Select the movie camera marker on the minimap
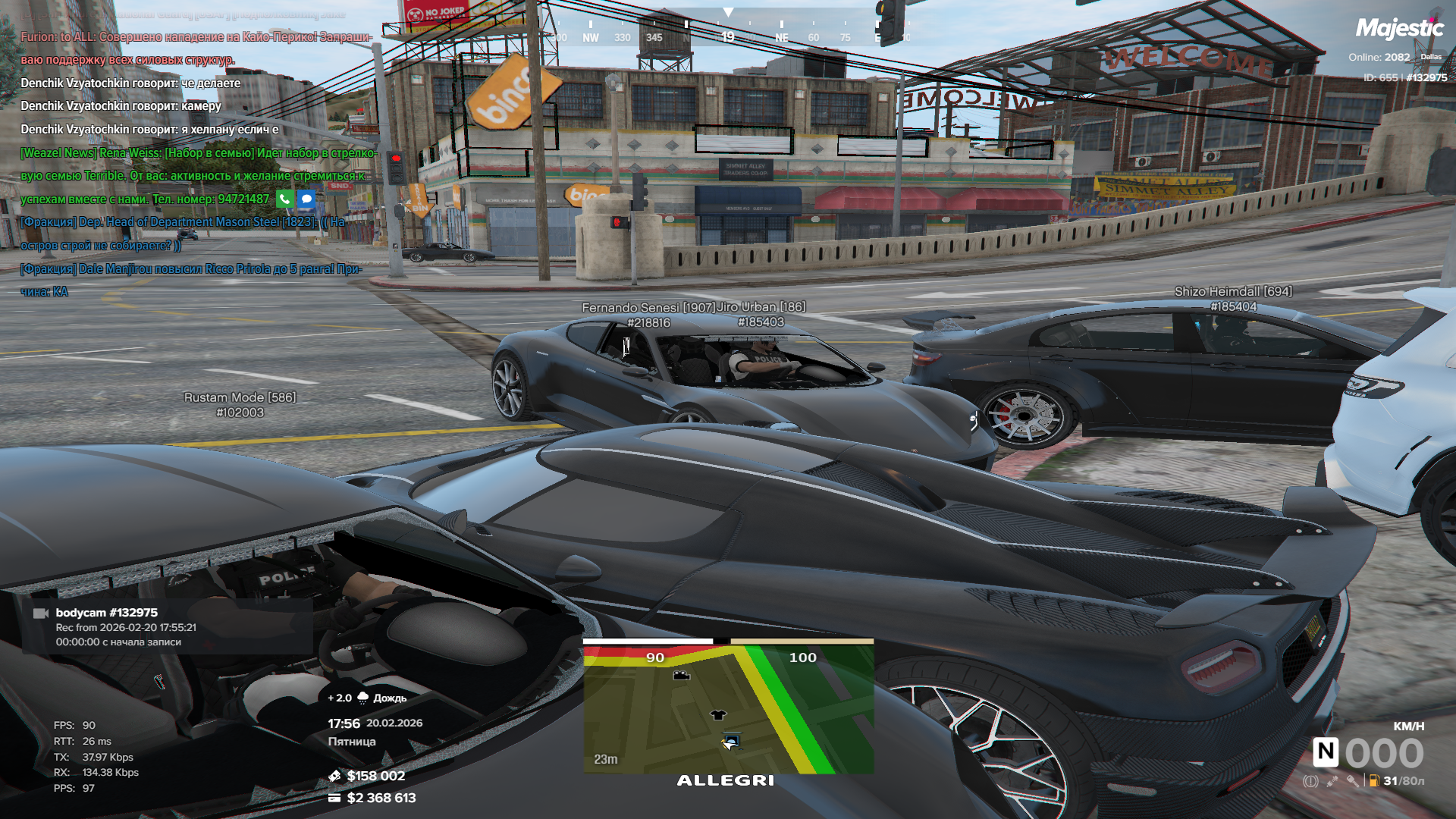 pyautogui.click(x=681, y=675)
